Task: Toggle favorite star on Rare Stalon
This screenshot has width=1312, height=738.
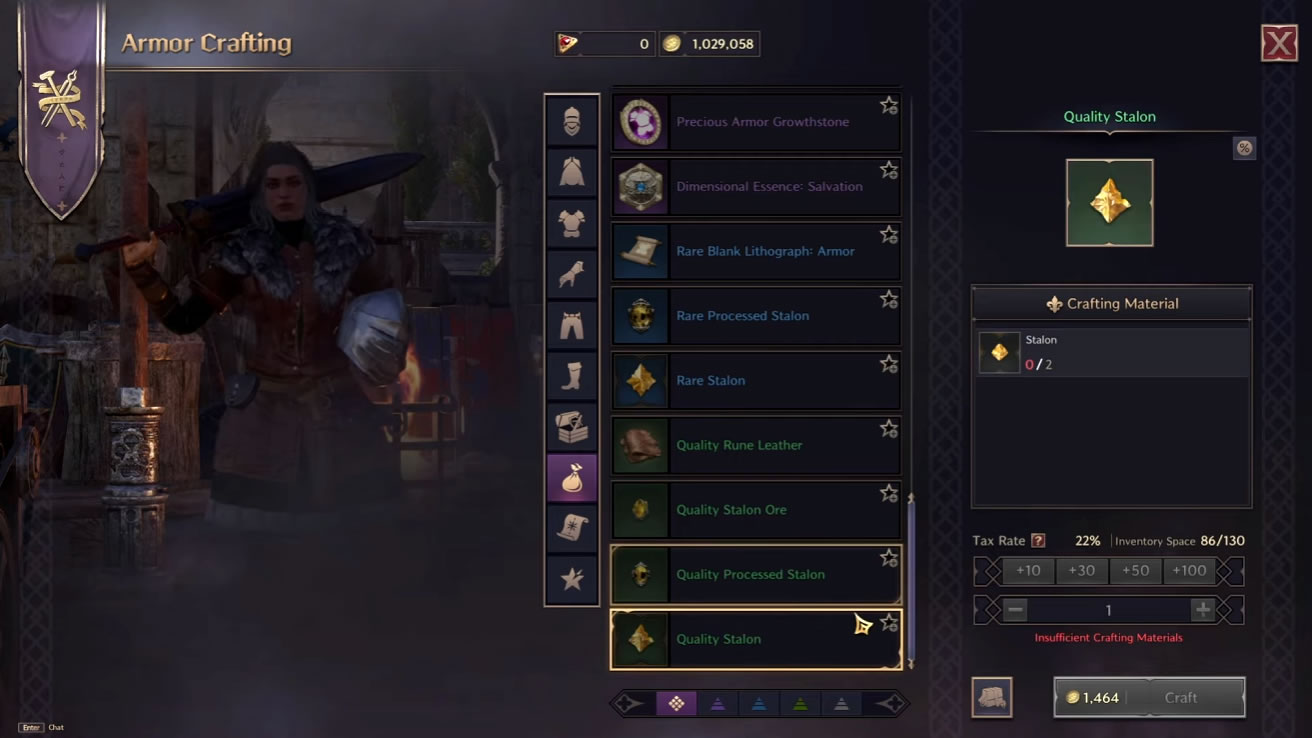Action: [x=888, y=363]
